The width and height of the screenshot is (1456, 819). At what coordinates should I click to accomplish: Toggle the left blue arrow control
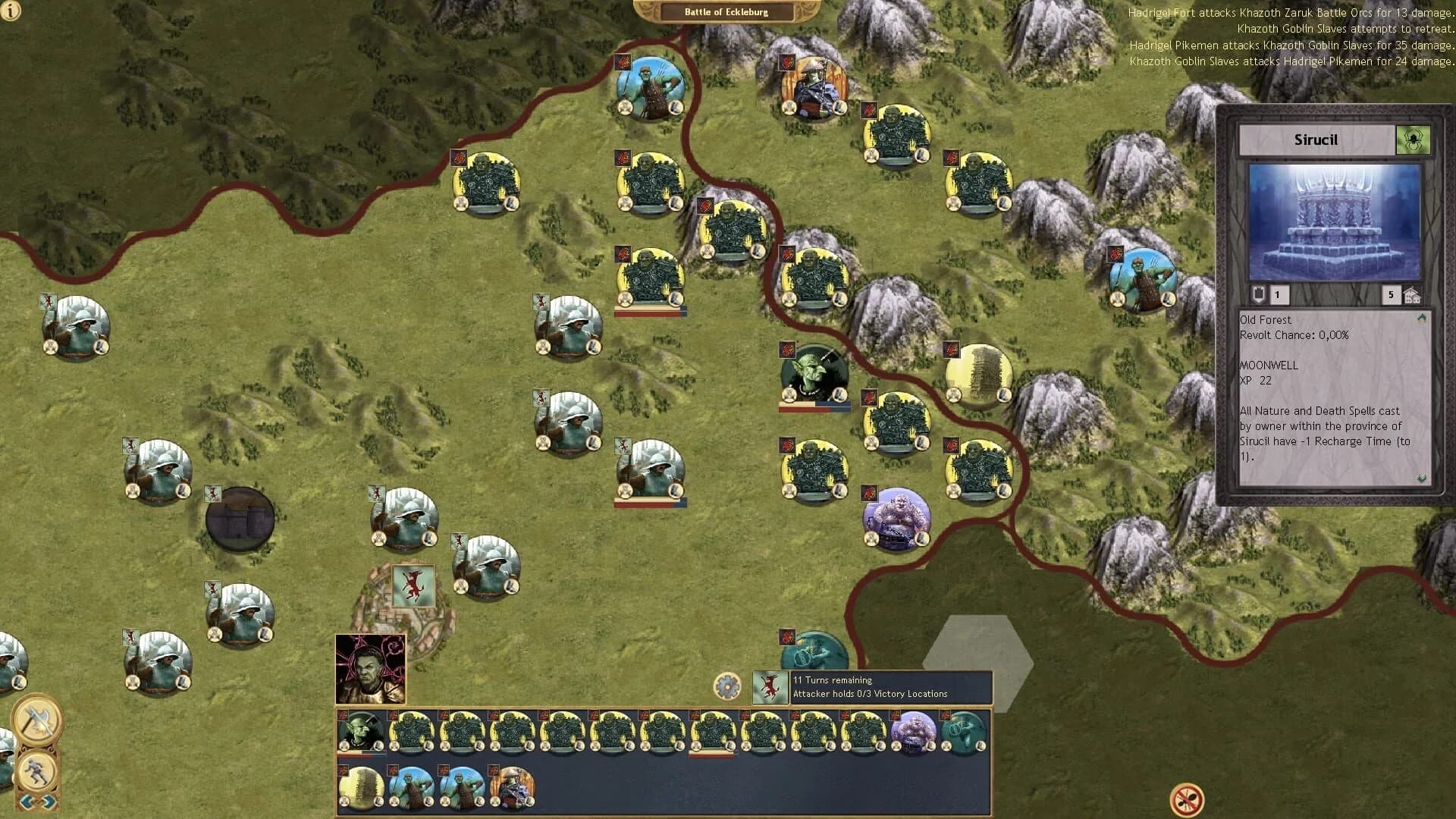(x=24, y=800)
